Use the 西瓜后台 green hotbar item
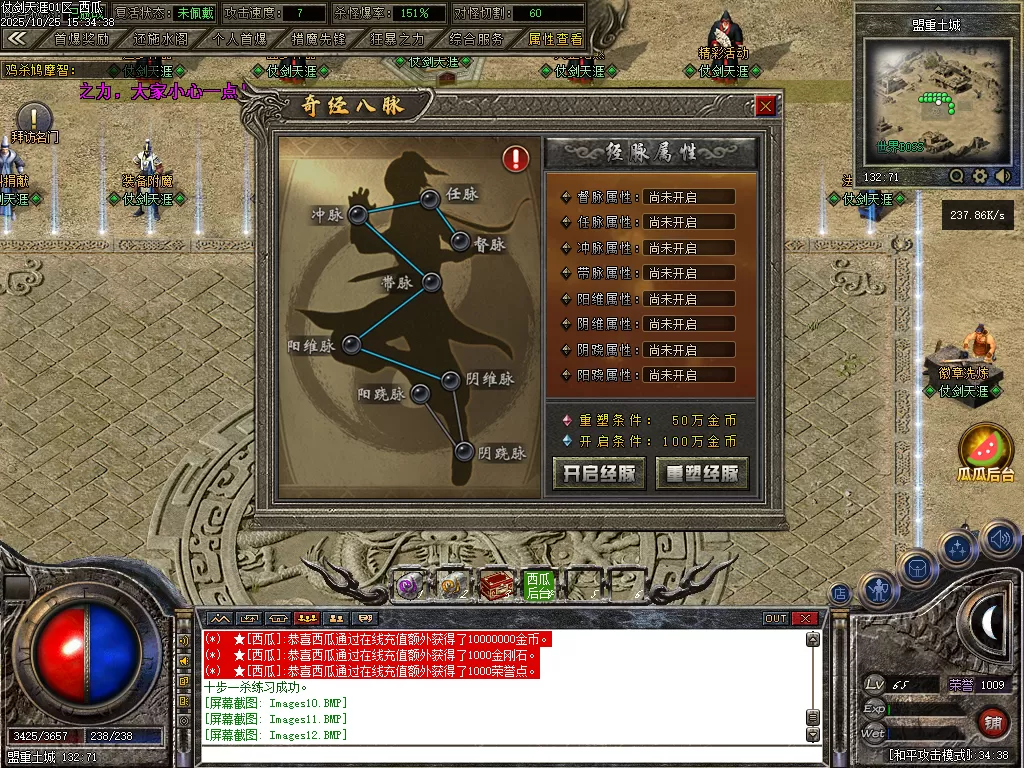This screenshot has height=768, width=1024. point(538,585)
